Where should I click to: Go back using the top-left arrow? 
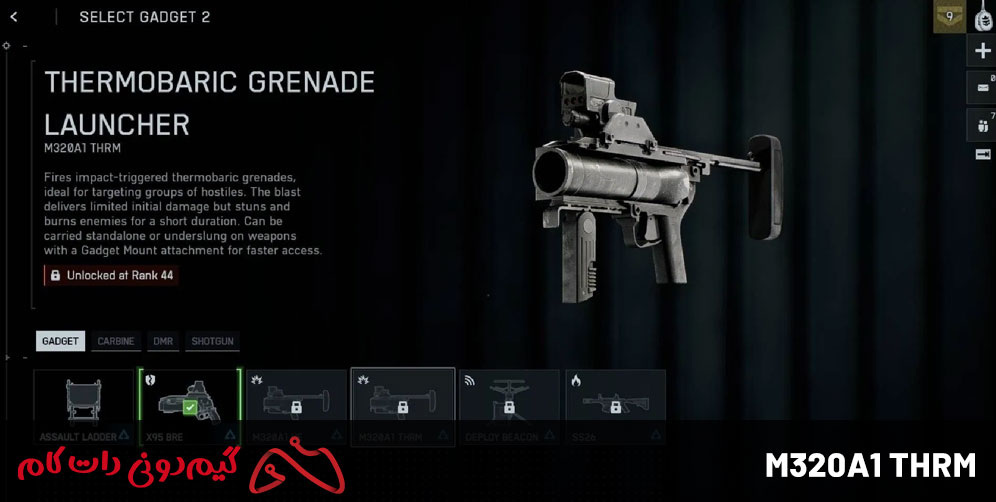pyautogui.click(x=14, y=17)
